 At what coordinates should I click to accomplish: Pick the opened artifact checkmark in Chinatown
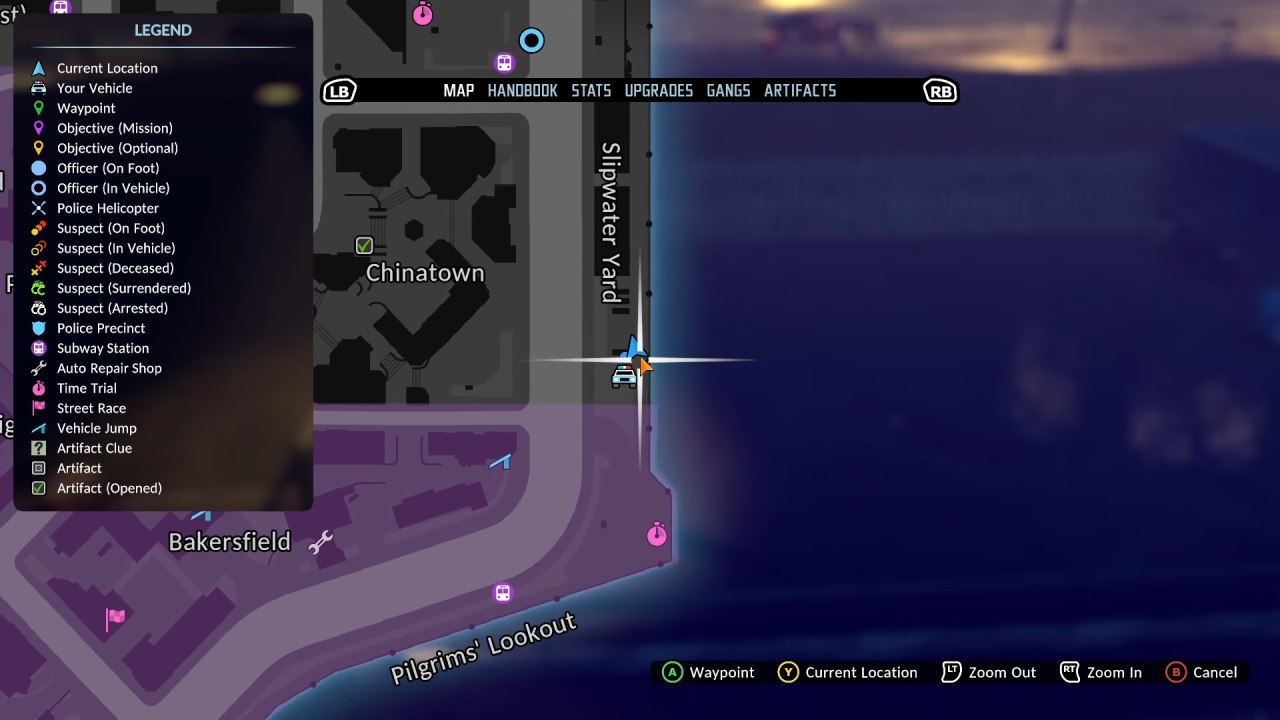364,245
